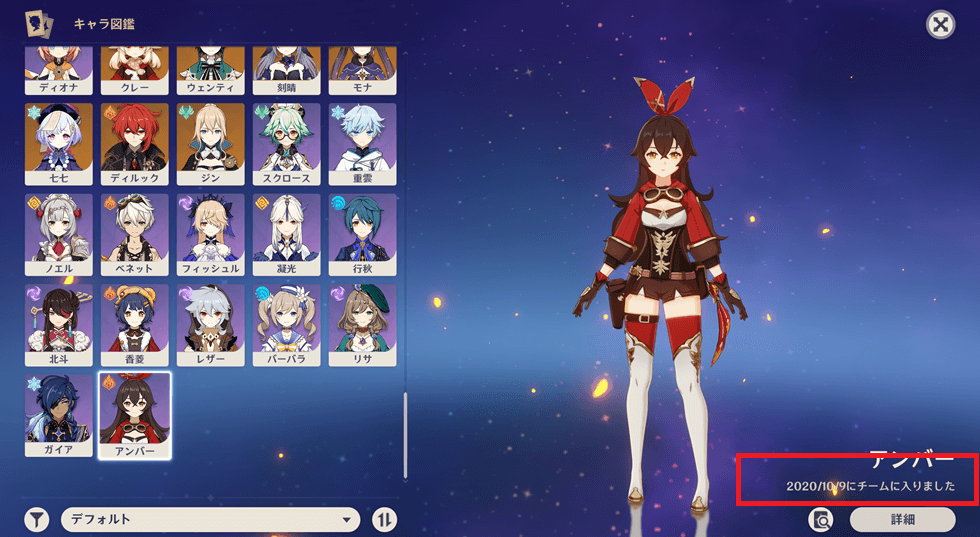Select the リサ character card
Screen dimensions: 980x537
click(362, 325)
